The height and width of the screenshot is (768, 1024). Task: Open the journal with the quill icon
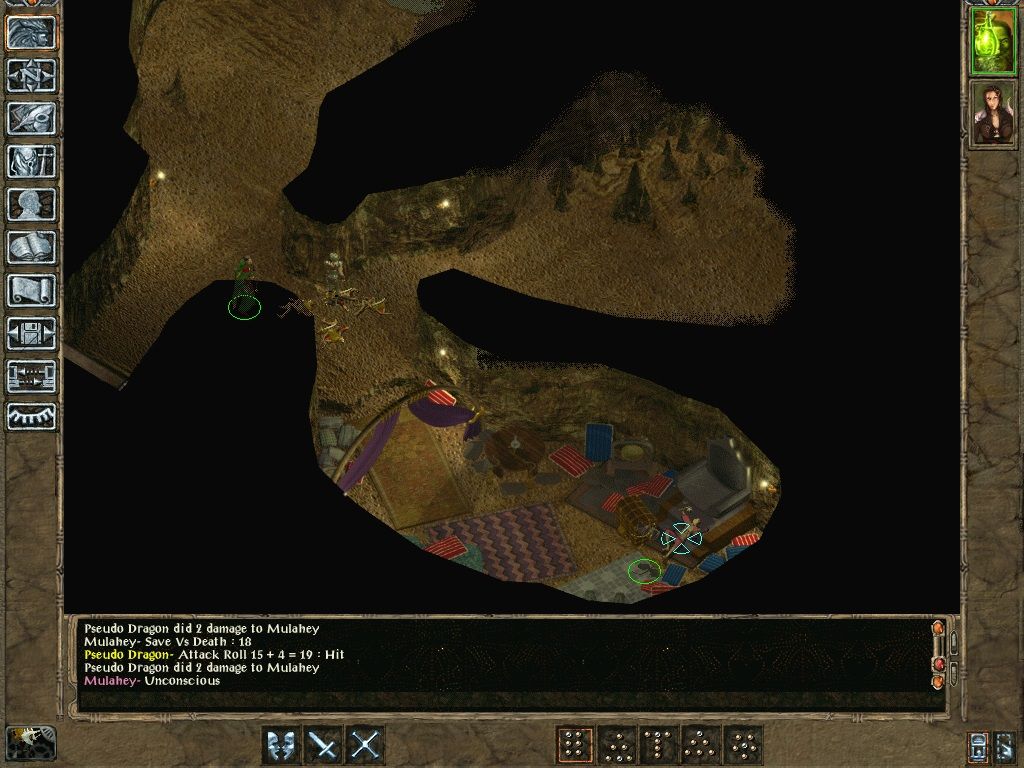pyautogui.click(x=31, y=118)
